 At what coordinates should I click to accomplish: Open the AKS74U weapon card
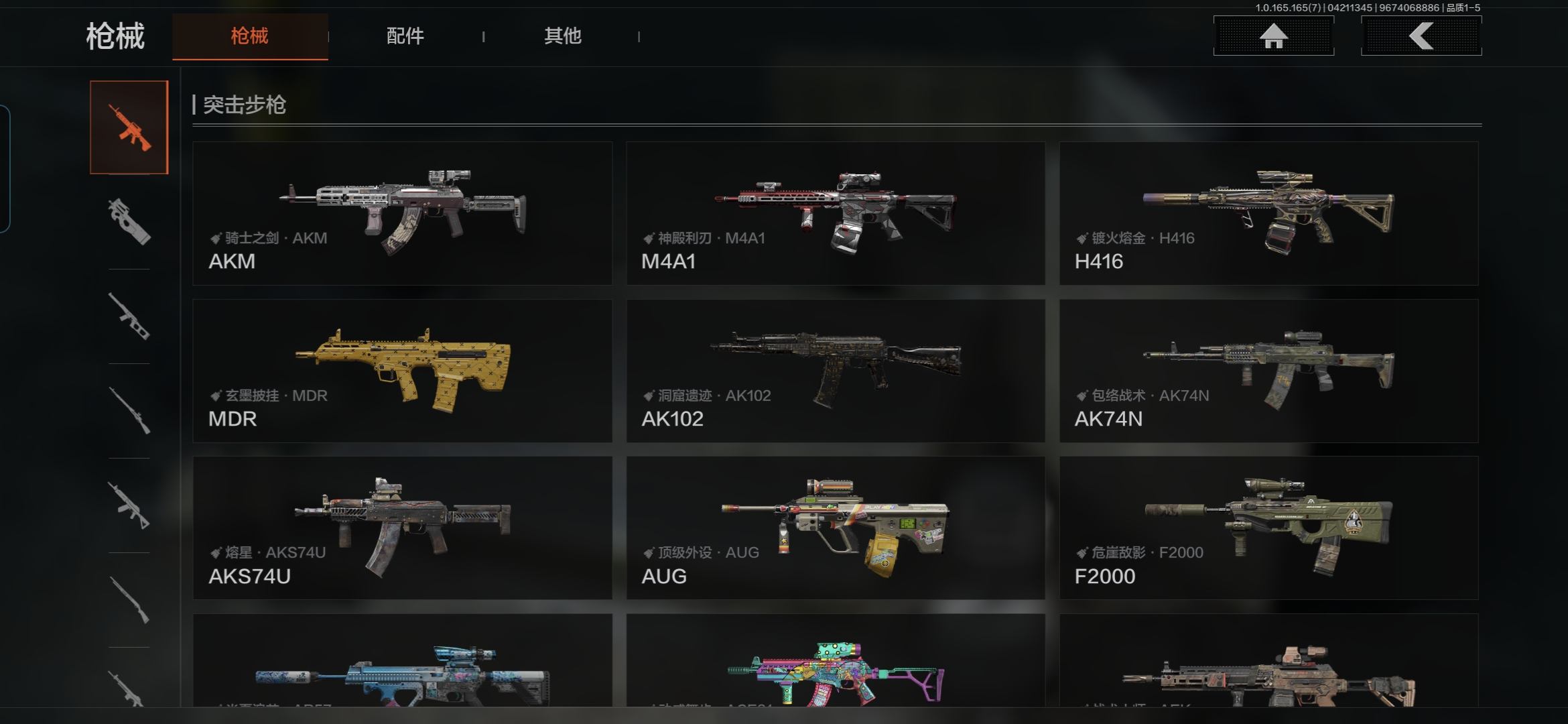click(x=402, y=528)
